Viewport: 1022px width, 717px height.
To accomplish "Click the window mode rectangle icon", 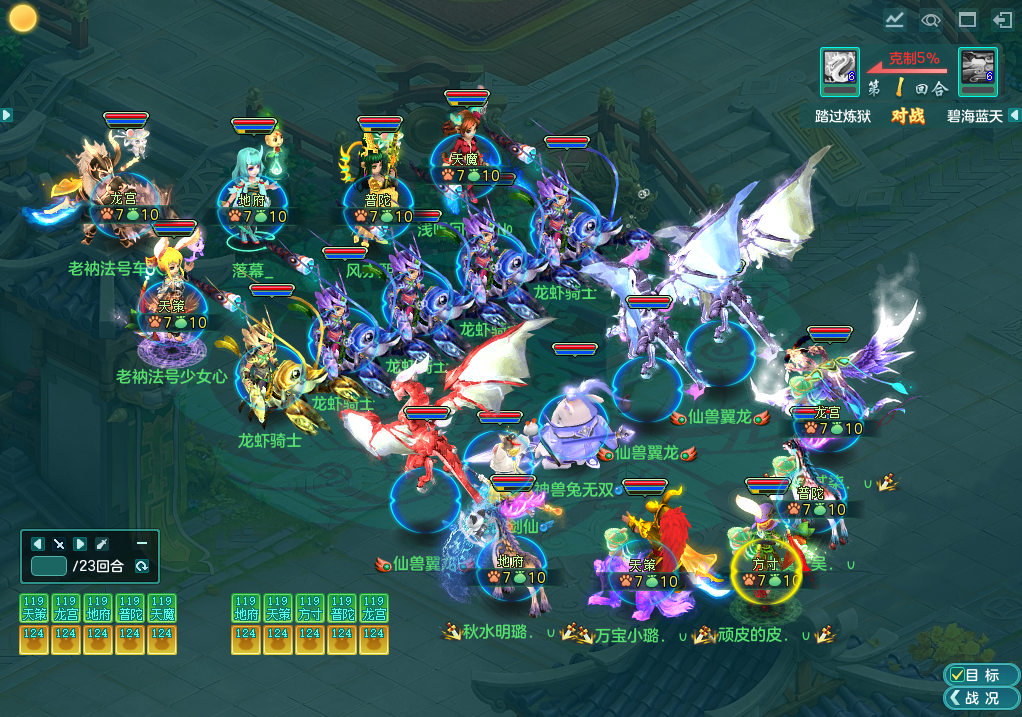I will (x=967, y=19).
